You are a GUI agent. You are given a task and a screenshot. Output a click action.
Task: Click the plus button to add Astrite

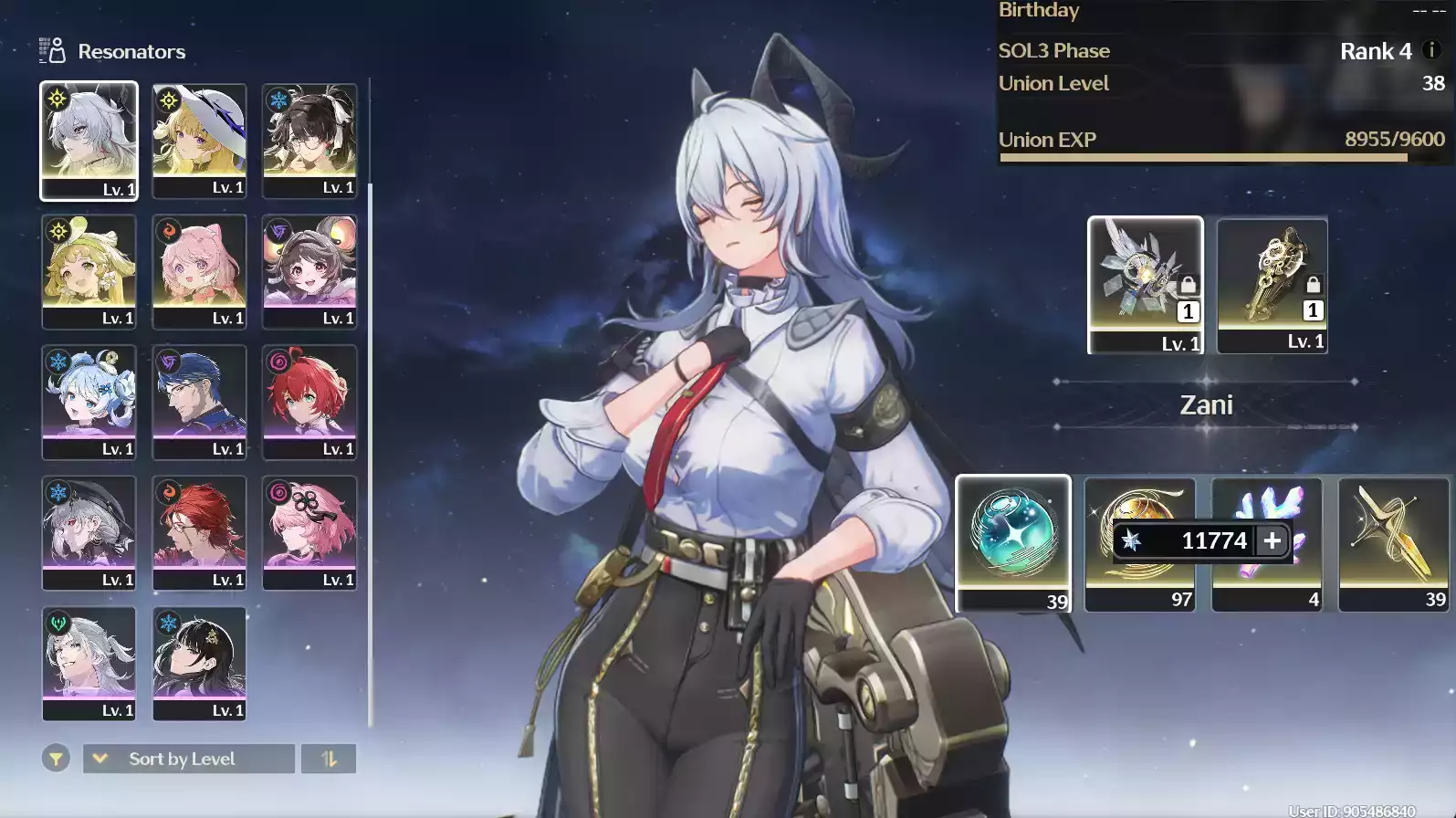pos(1272,540)
